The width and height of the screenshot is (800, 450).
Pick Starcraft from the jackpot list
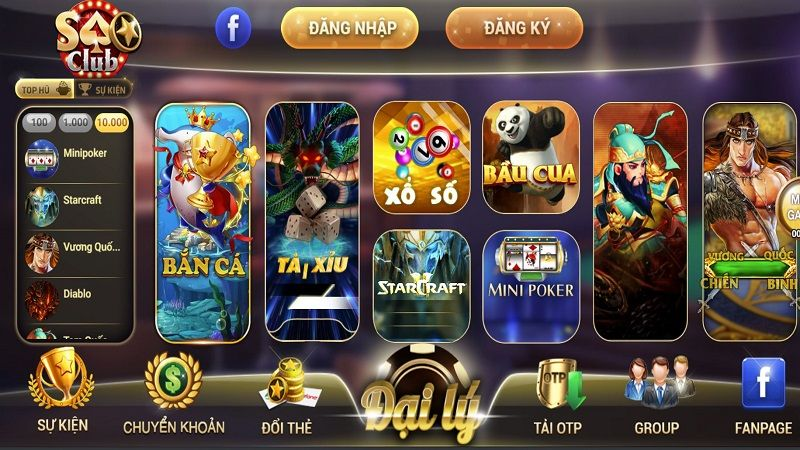pyautogui.click(x=75, y=199)
